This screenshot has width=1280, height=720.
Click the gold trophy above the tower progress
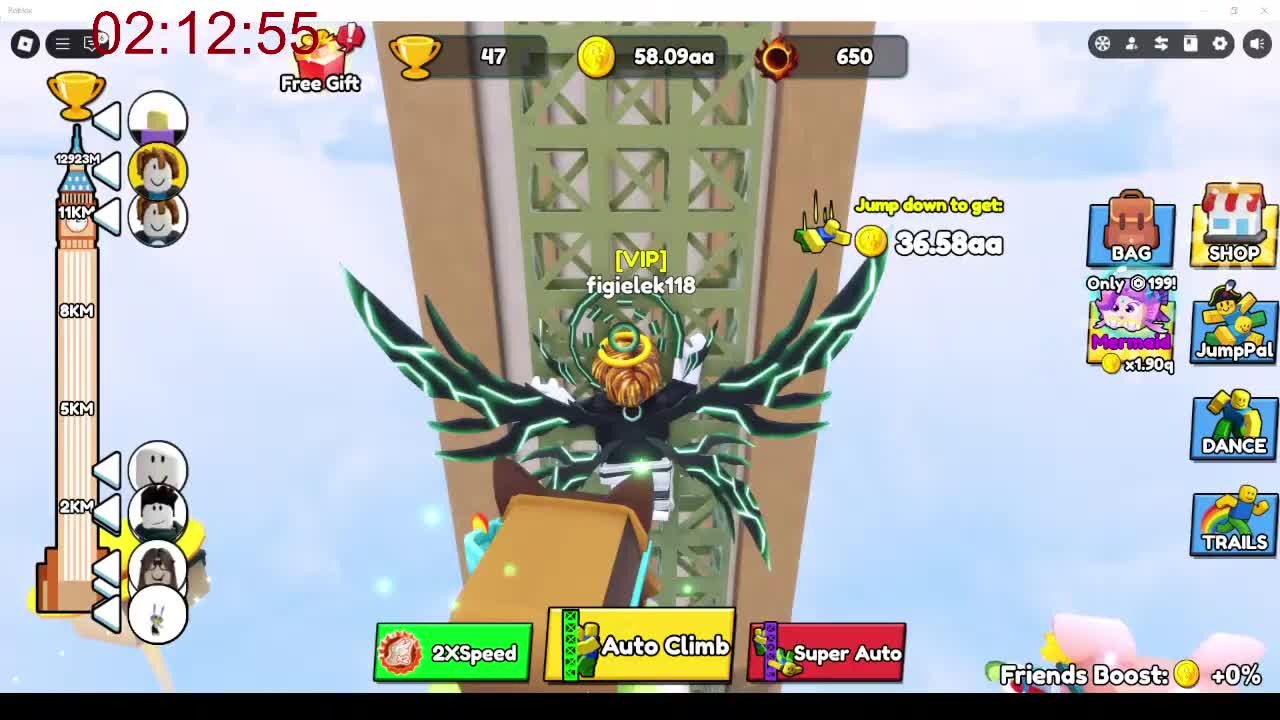pos(76,95)
